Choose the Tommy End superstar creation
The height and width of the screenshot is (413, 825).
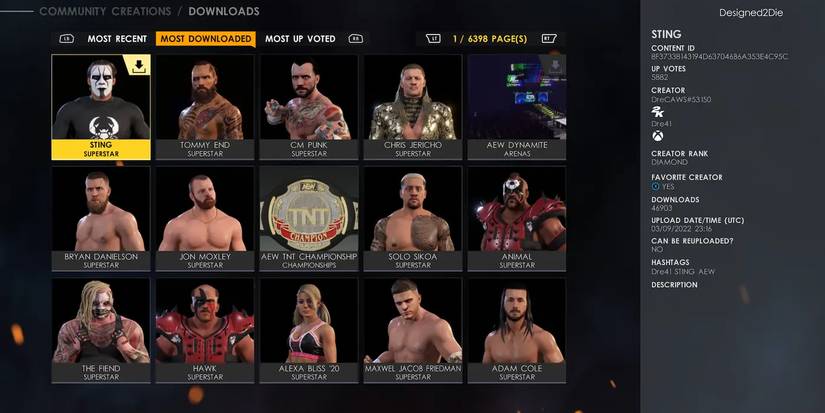tap(205, 105)
